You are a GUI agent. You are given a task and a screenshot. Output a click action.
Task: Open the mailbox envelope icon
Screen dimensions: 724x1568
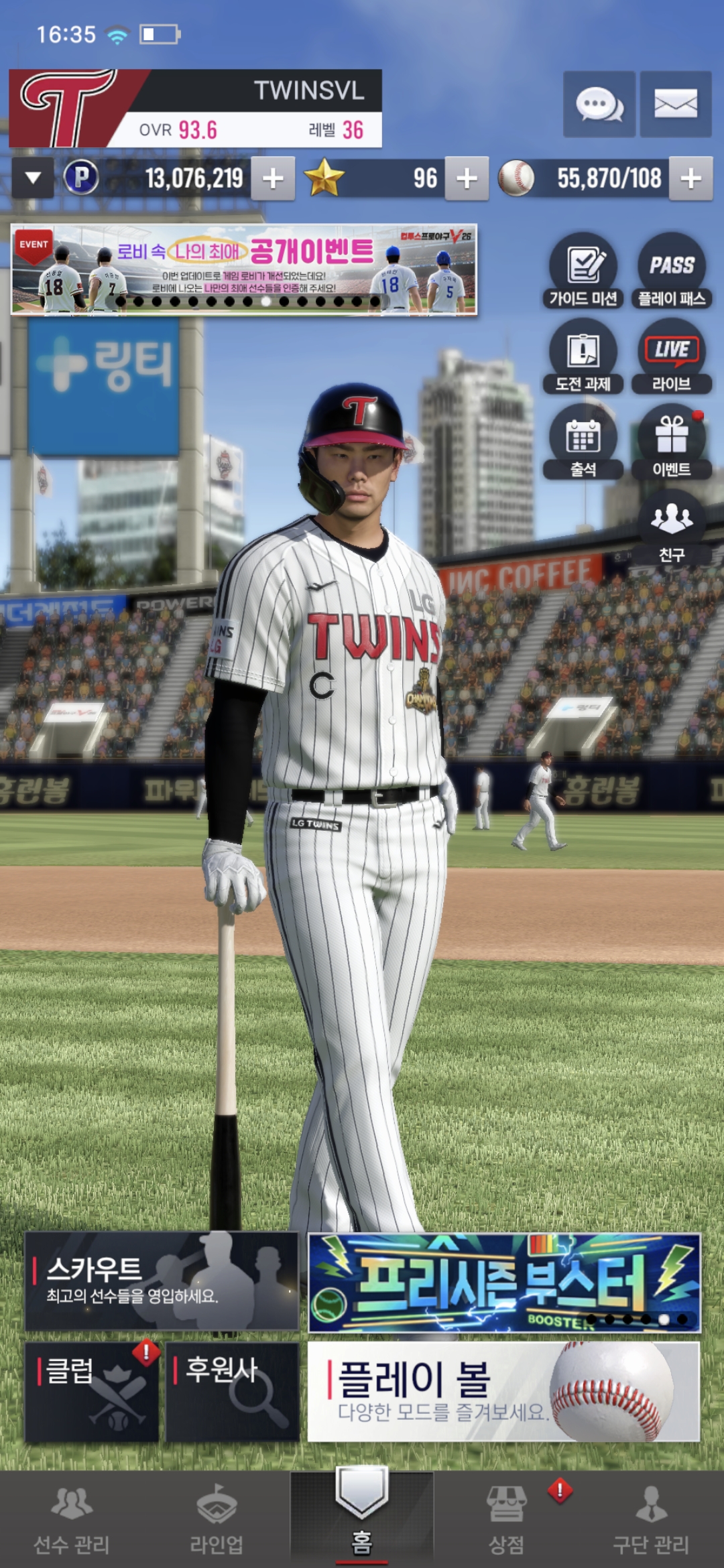click(x=675, y=105)
